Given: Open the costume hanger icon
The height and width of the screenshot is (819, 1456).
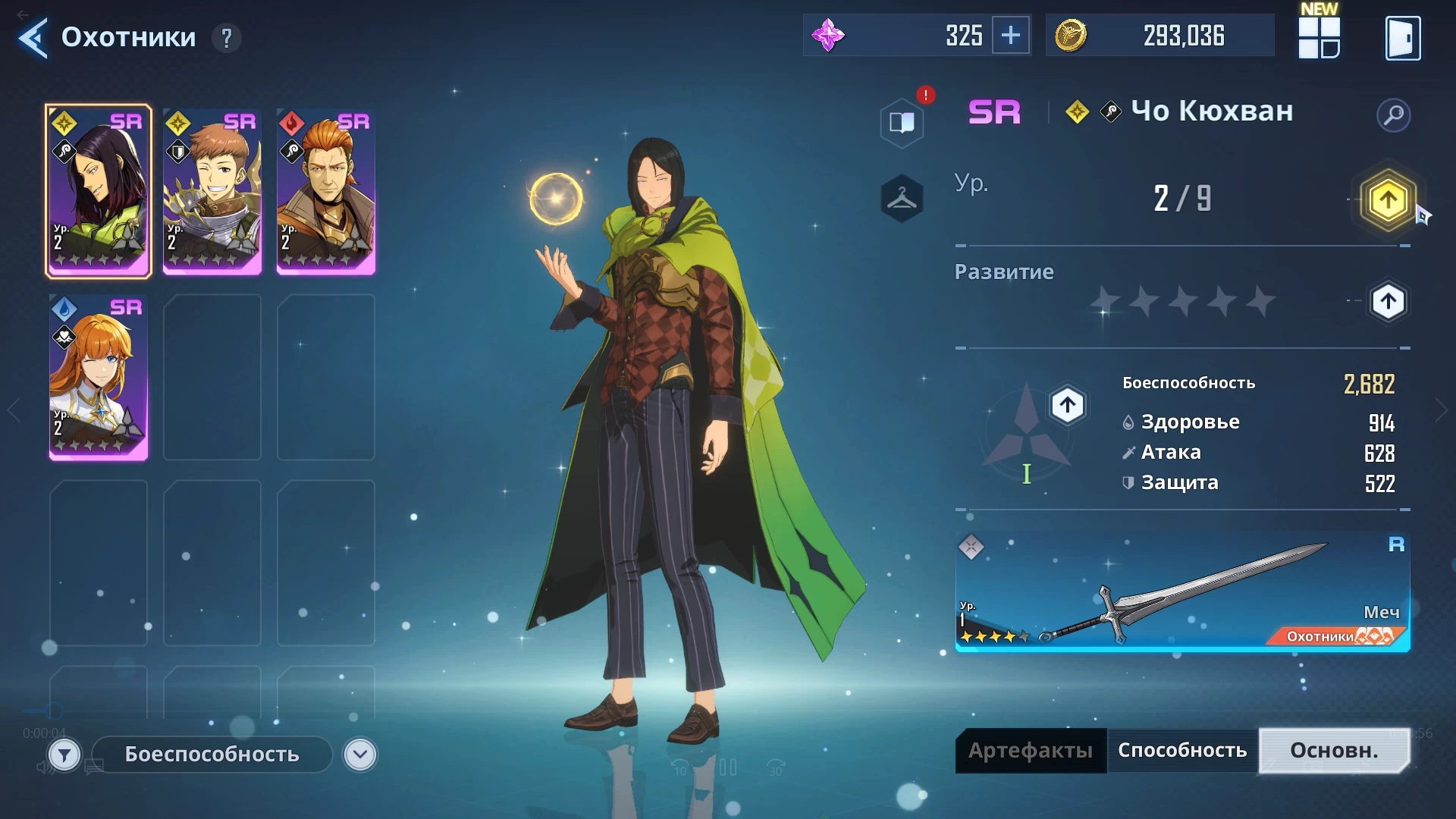Looking at the screenshot, I should [902, 199].
